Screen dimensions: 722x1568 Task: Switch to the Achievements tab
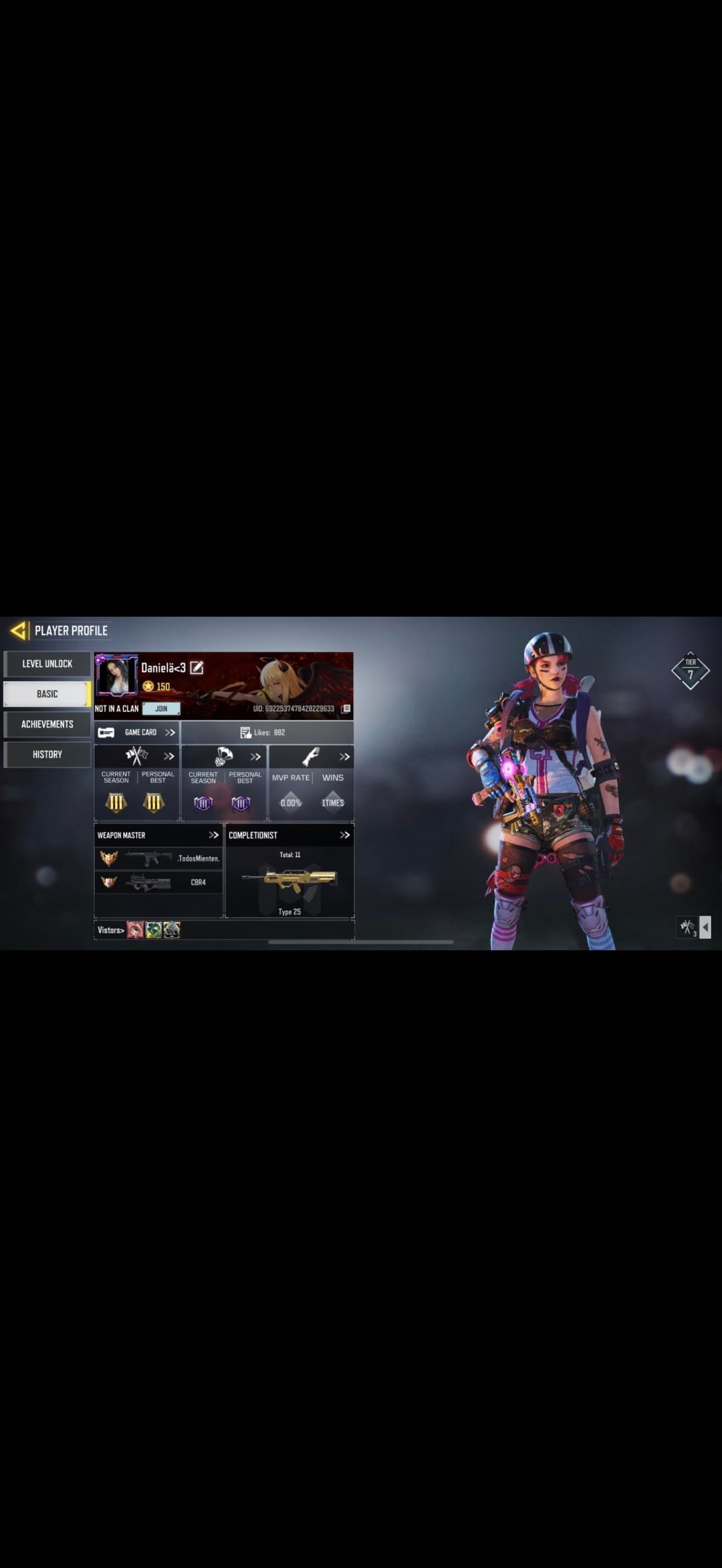47,724
